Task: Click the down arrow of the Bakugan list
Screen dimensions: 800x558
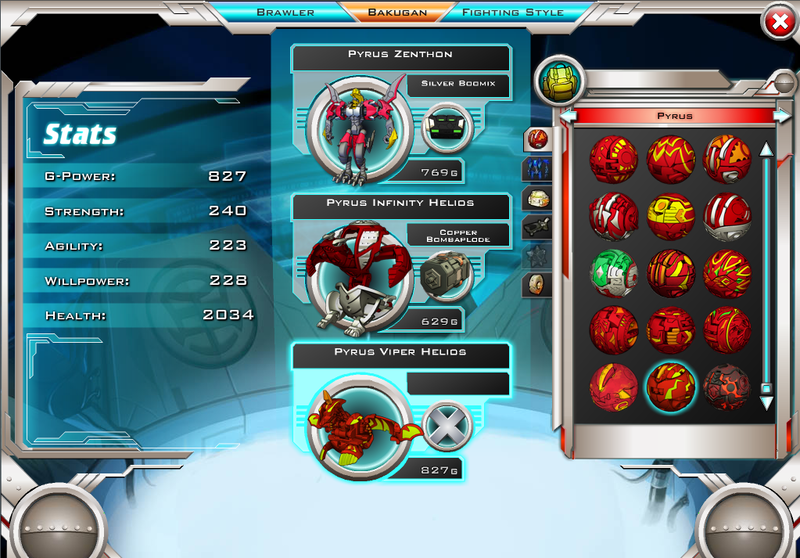Action: (766, 402)
